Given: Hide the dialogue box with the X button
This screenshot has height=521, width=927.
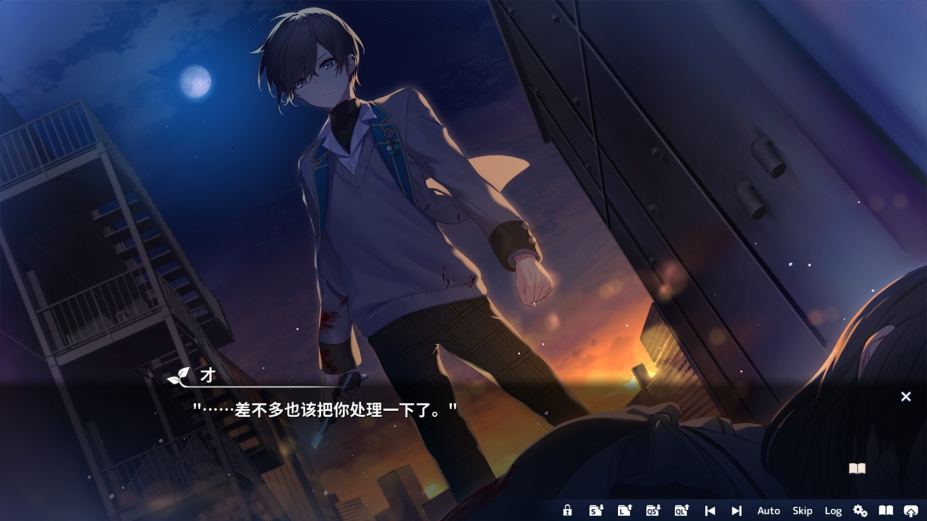Looking at the screenshot, I should point(906,397).
